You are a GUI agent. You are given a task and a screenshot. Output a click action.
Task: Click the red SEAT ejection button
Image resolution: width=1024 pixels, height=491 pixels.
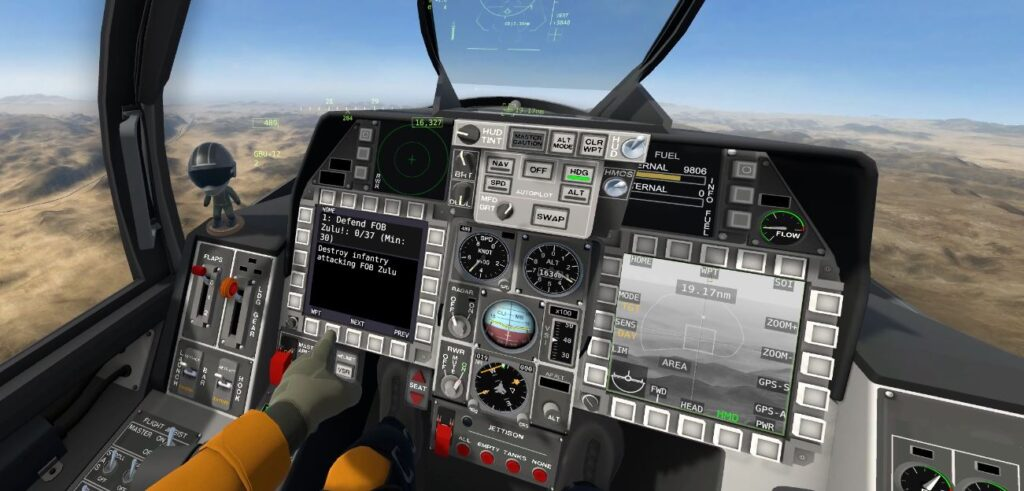pos(418,386)
